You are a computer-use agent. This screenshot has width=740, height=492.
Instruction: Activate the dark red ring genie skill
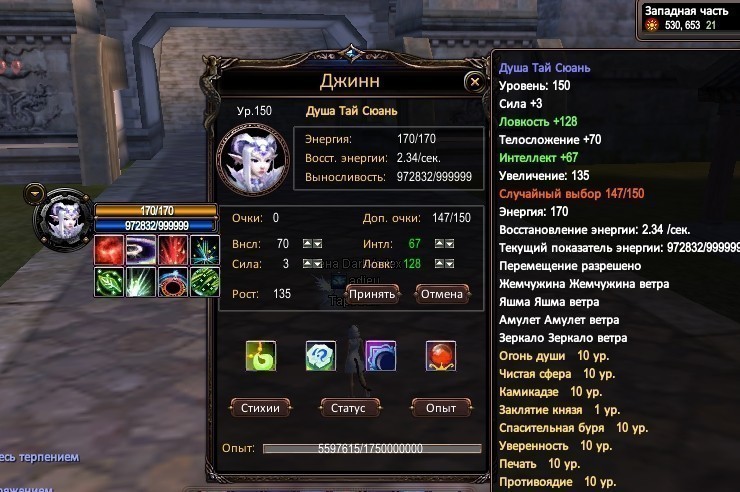(x=172, y=282)
